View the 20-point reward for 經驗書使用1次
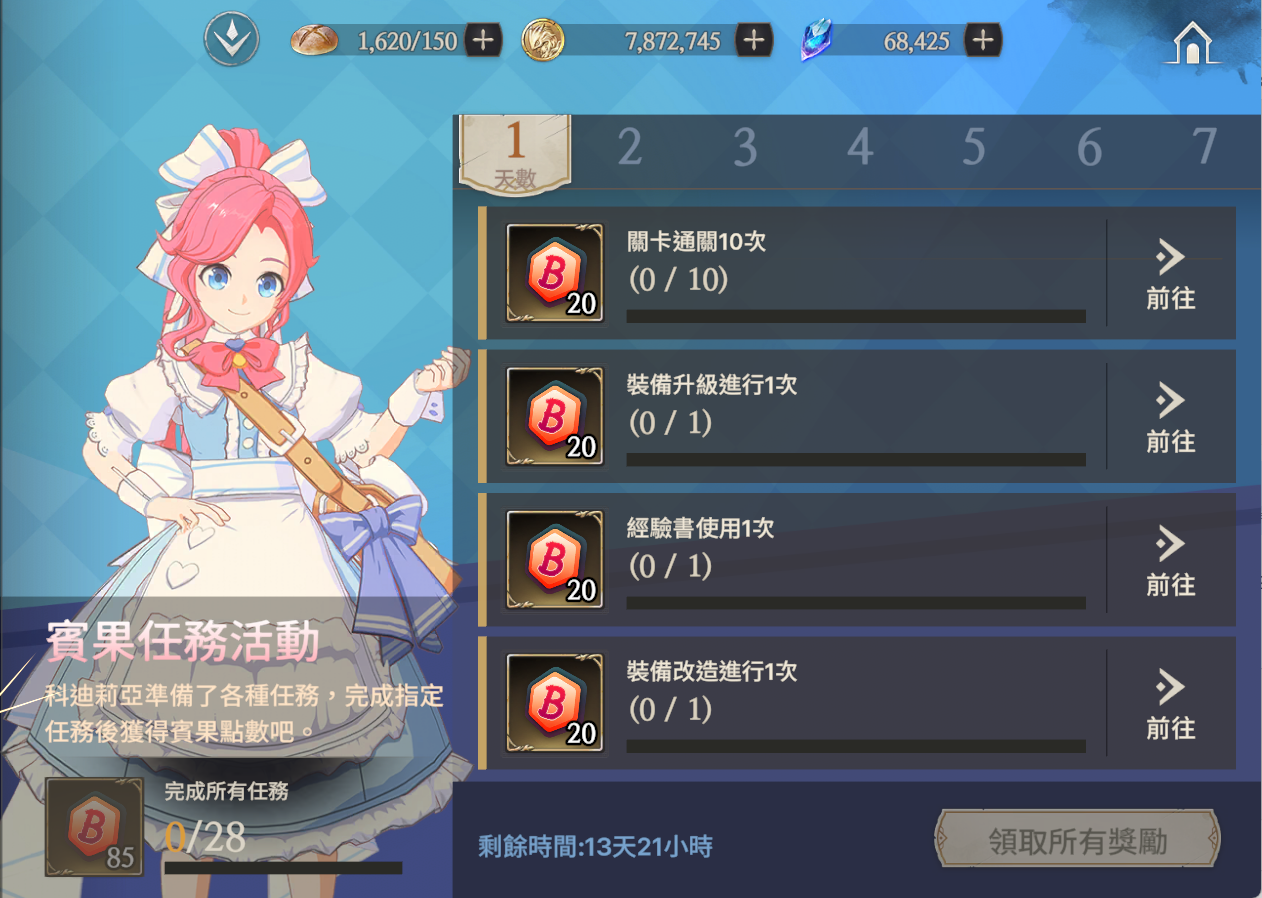This screenshot has height=898, width=1262. click(x=555, y=559)
